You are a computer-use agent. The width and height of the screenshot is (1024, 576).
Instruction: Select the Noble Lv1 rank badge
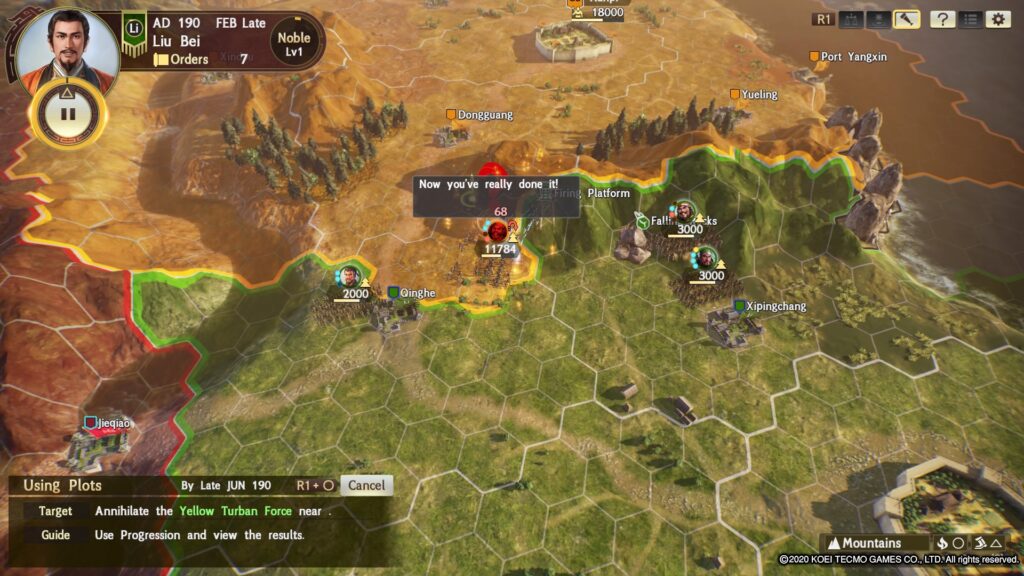coord(293,45)
